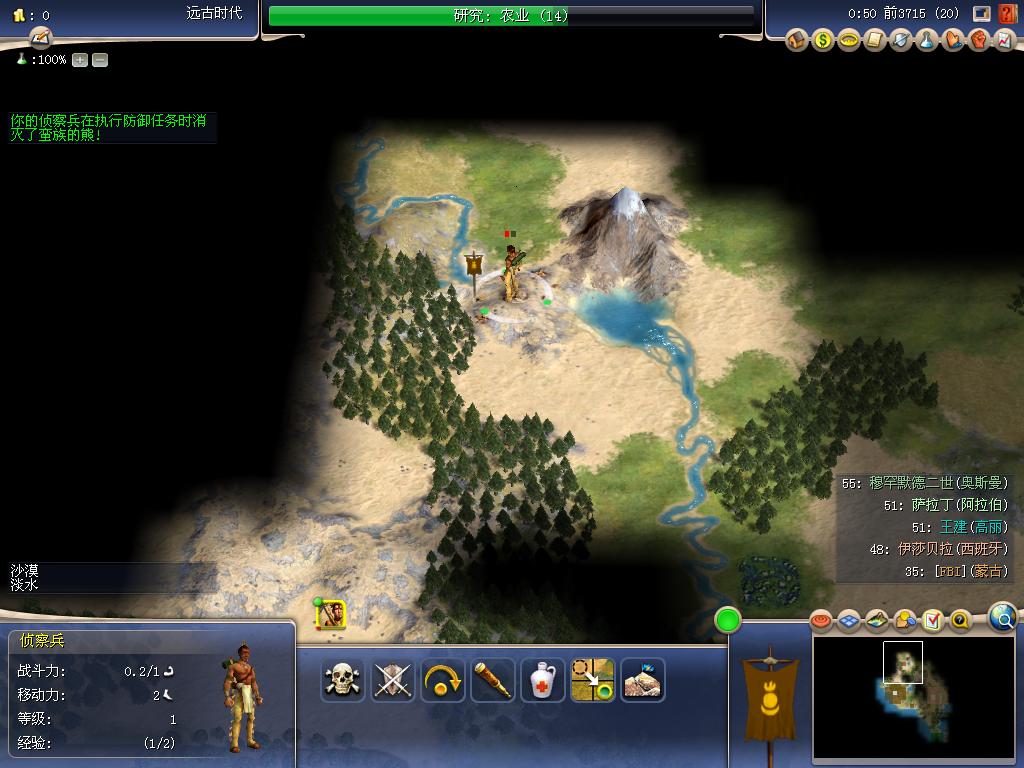Open the foreign advisor scroll icon
Image resolution: width=1024 pixels, height=768 pixels.
[x=875, y=41]
